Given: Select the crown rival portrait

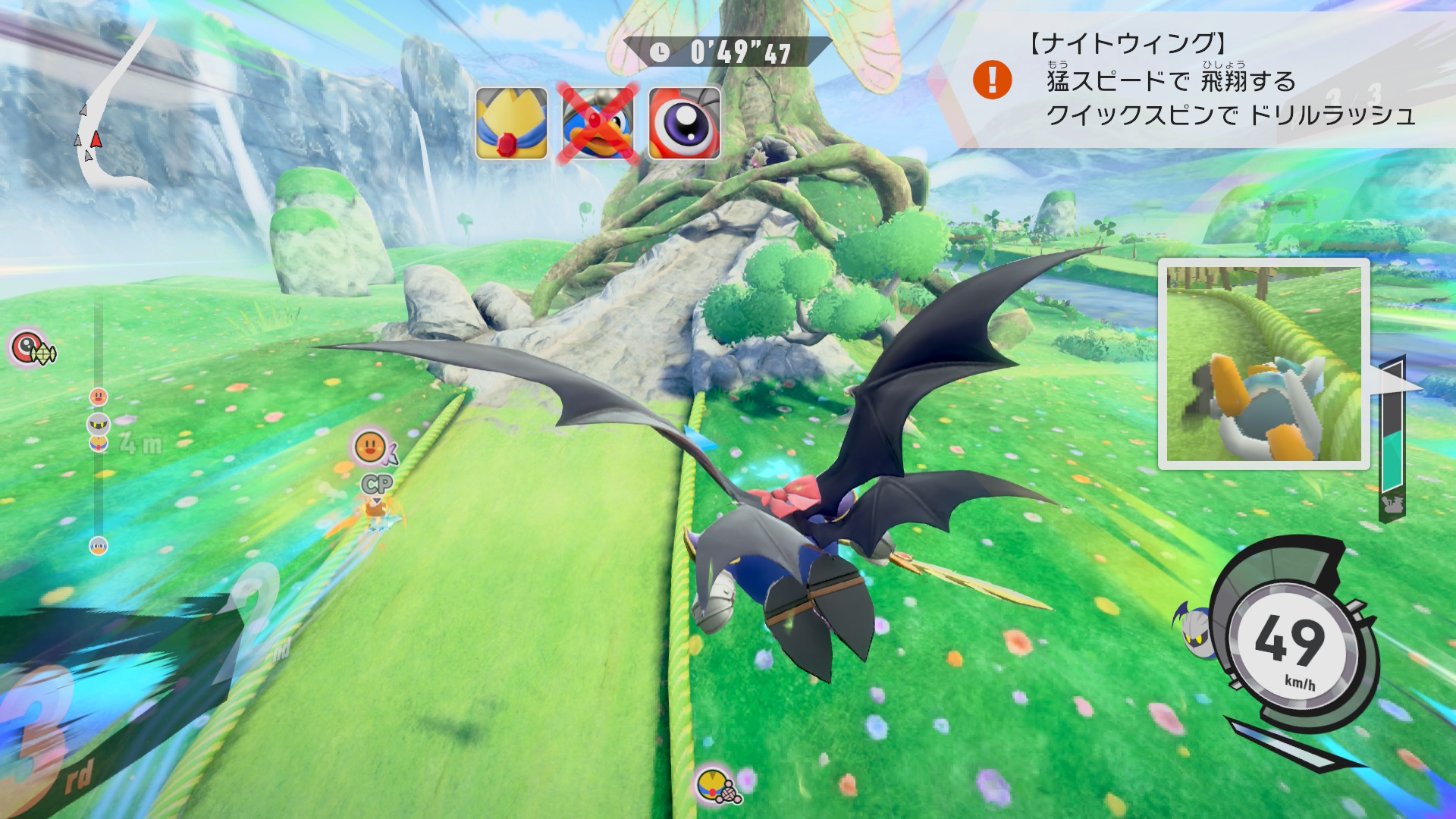Looking at the screenshot, I should point(512,124).
